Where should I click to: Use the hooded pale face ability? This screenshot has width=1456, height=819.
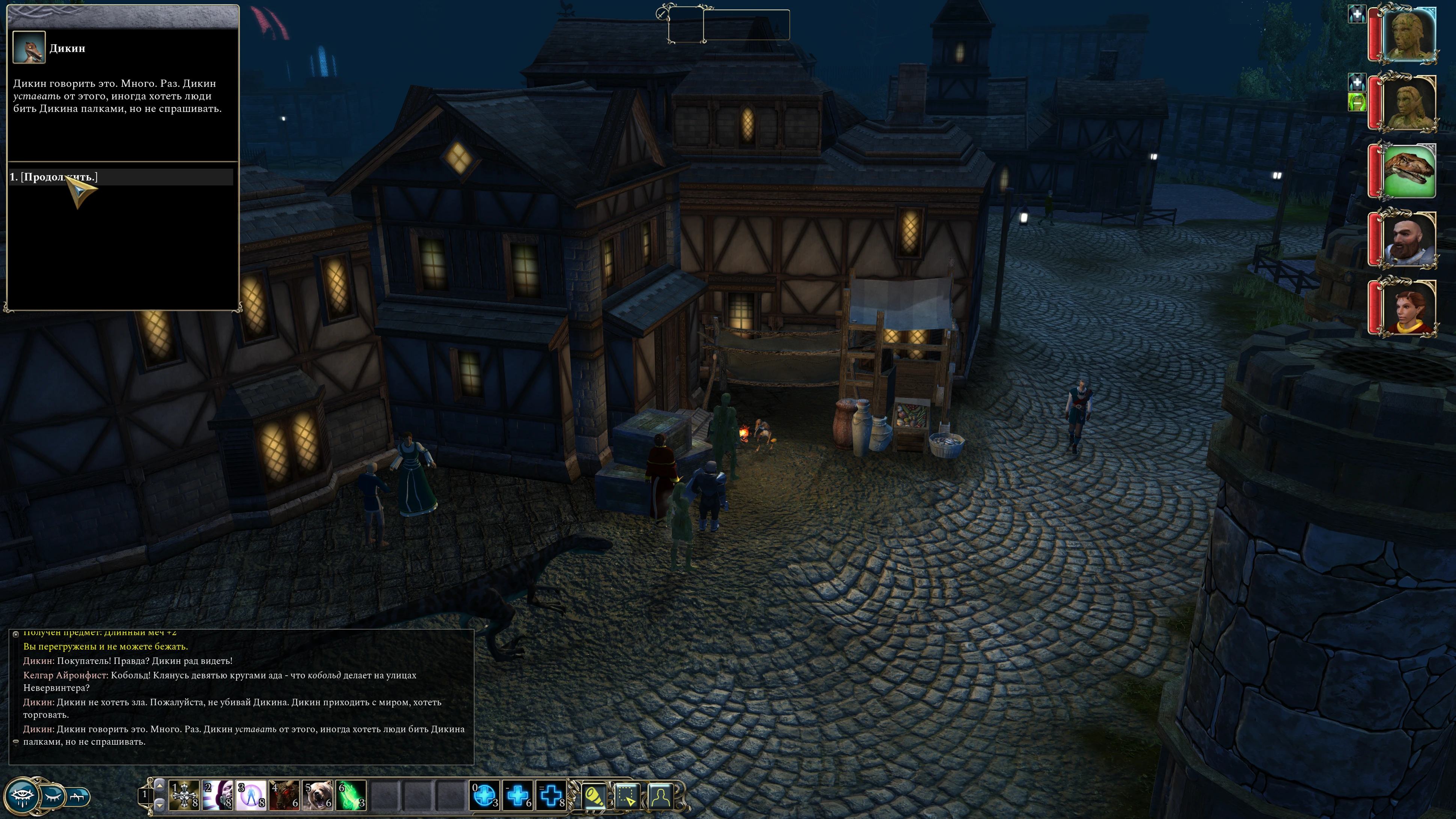(x=218, y=795)
